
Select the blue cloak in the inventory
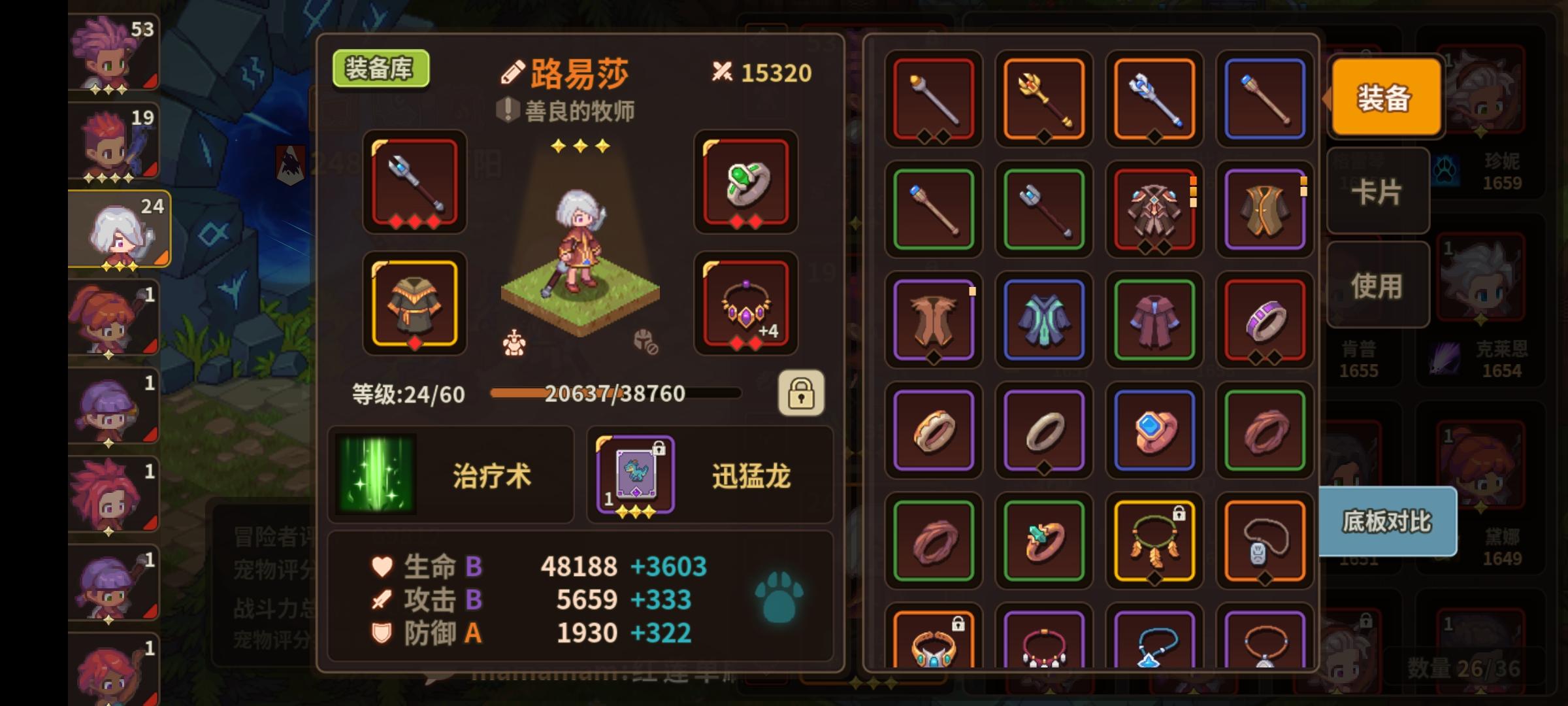(x=1043, y=320)
